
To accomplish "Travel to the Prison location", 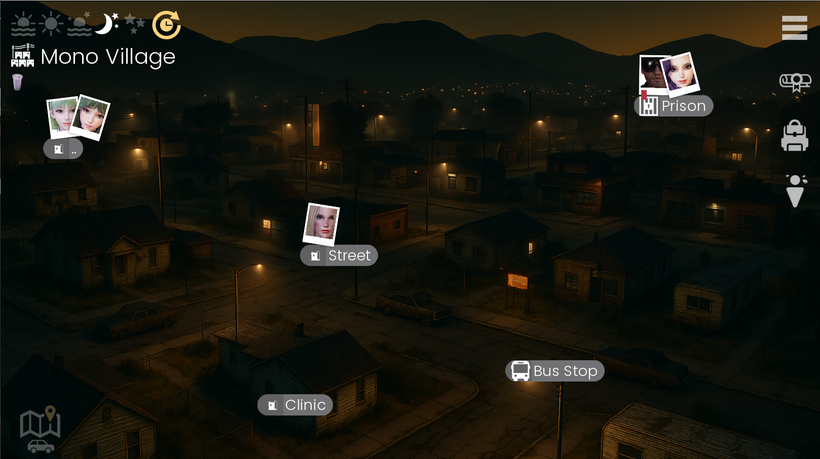I will (x=674, y=106).
